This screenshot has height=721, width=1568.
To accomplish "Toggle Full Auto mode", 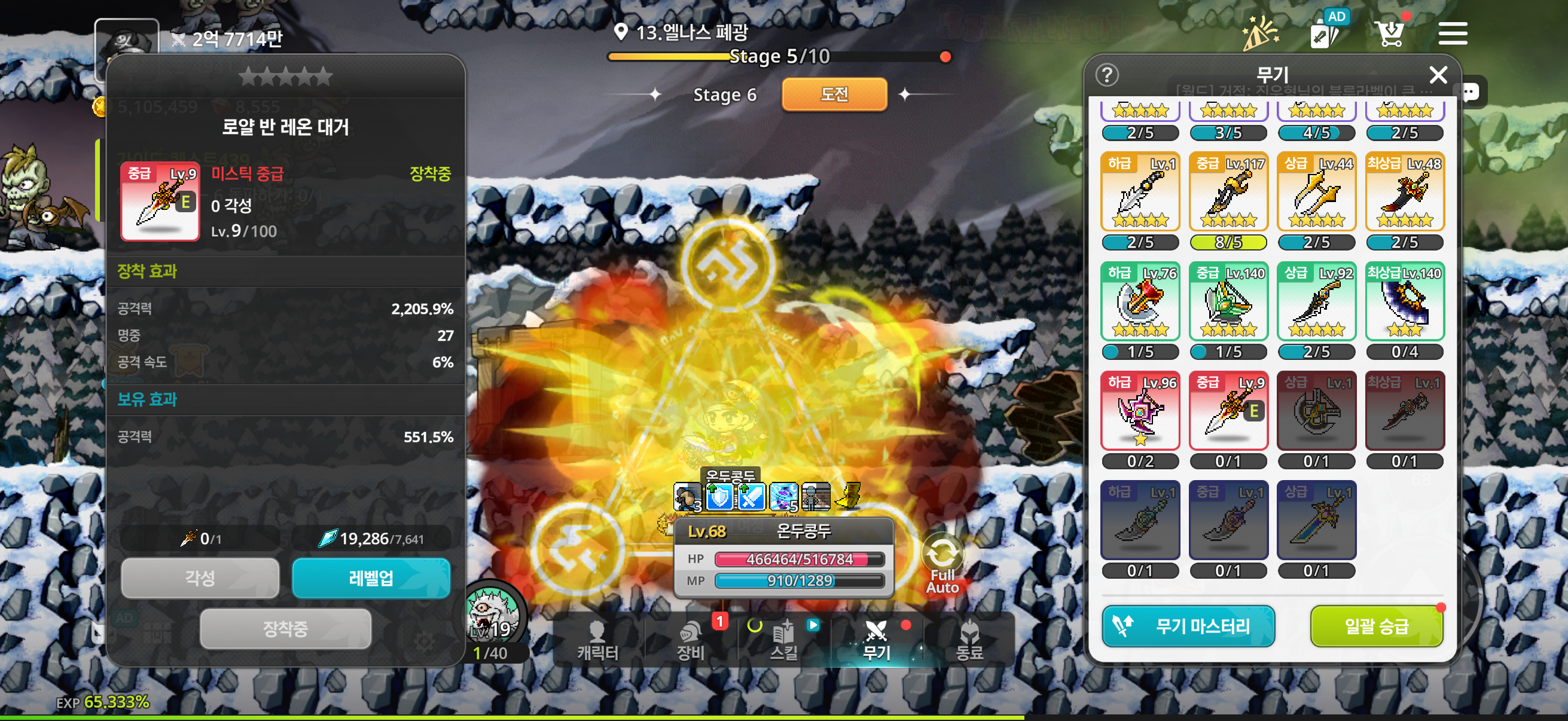I will pos(942,564).
